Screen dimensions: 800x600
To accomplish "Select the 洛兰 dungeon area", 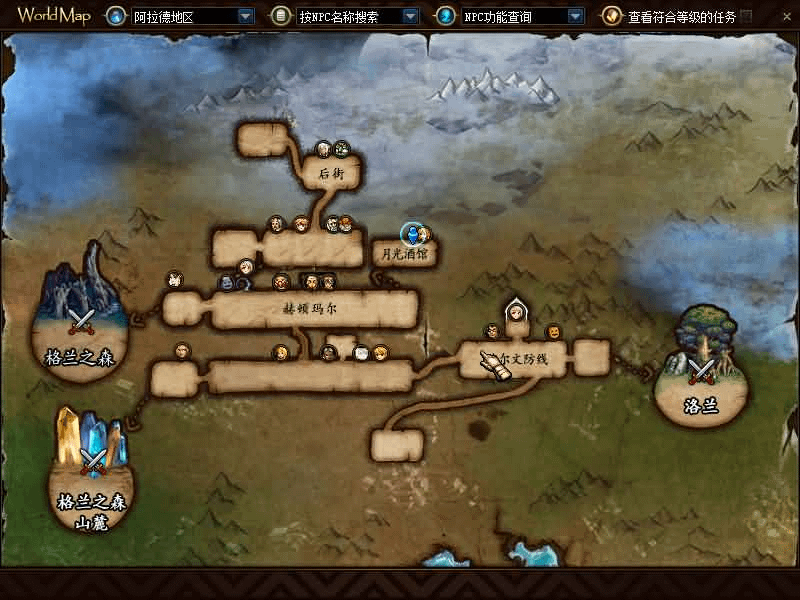I will point(703,370).
